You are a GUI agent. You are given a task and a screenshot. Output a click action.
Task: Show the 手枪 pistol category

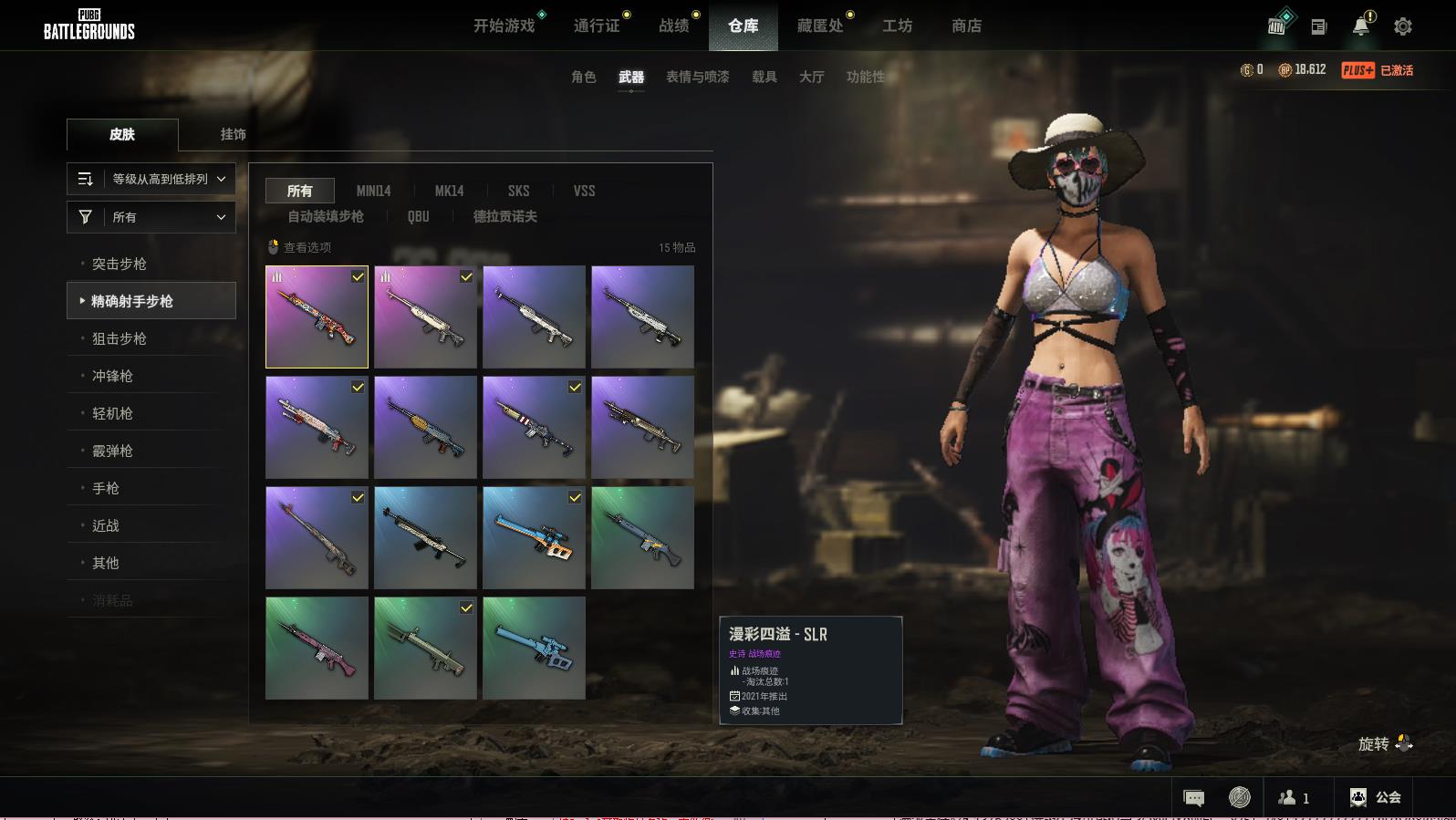105,488
